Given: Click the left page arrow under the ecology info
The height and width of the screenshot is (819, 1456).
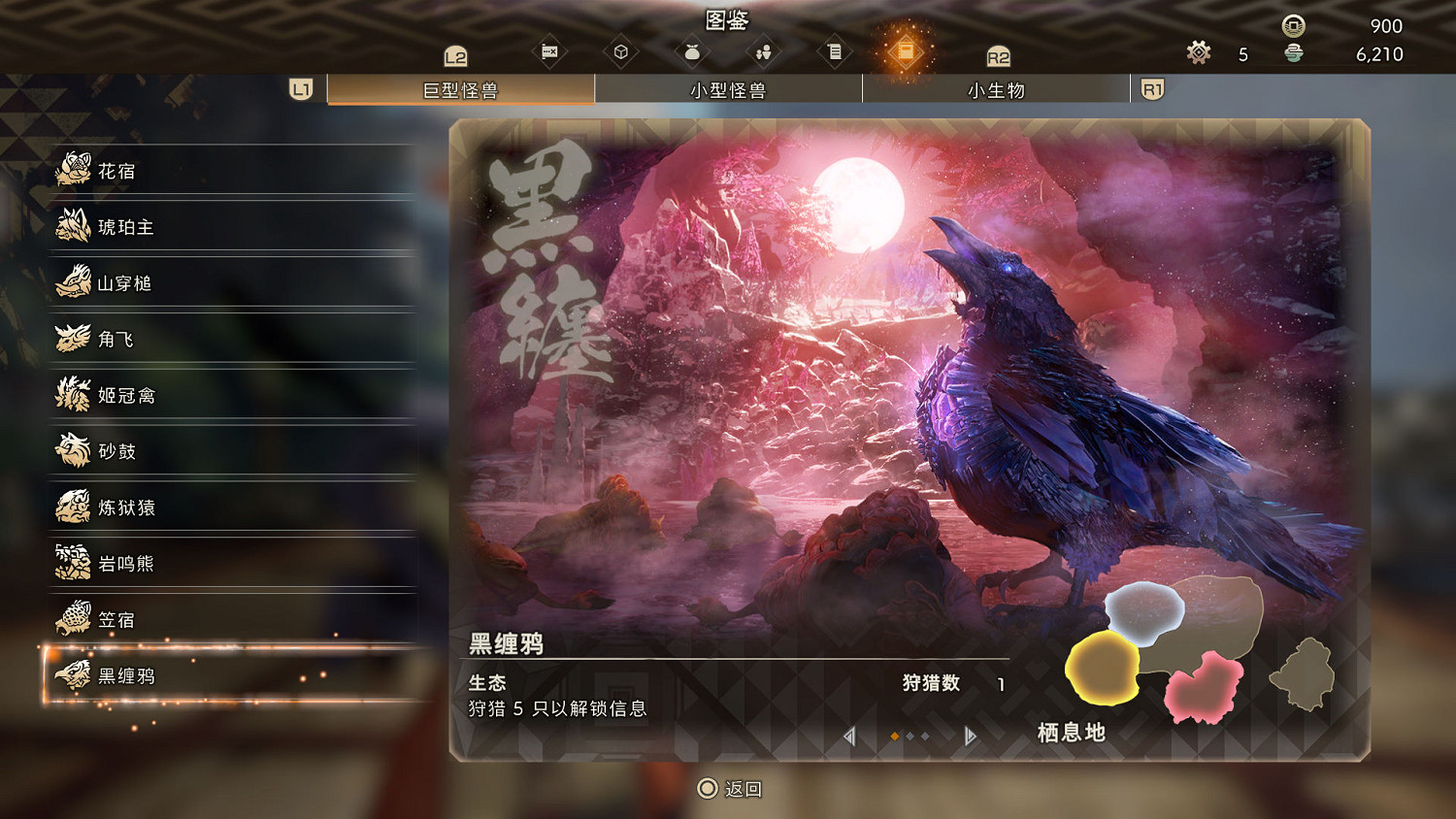Looking at the screenshot, I should click(x=849, y=737).
